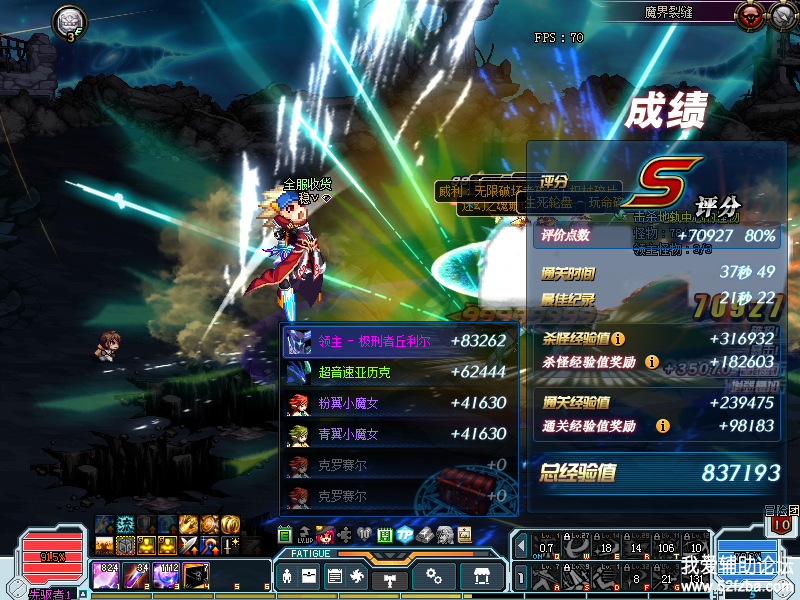The height and width of the screenshot is (600, 800).
Task: Activate the skill bound to Q
Action: [546, 547]
